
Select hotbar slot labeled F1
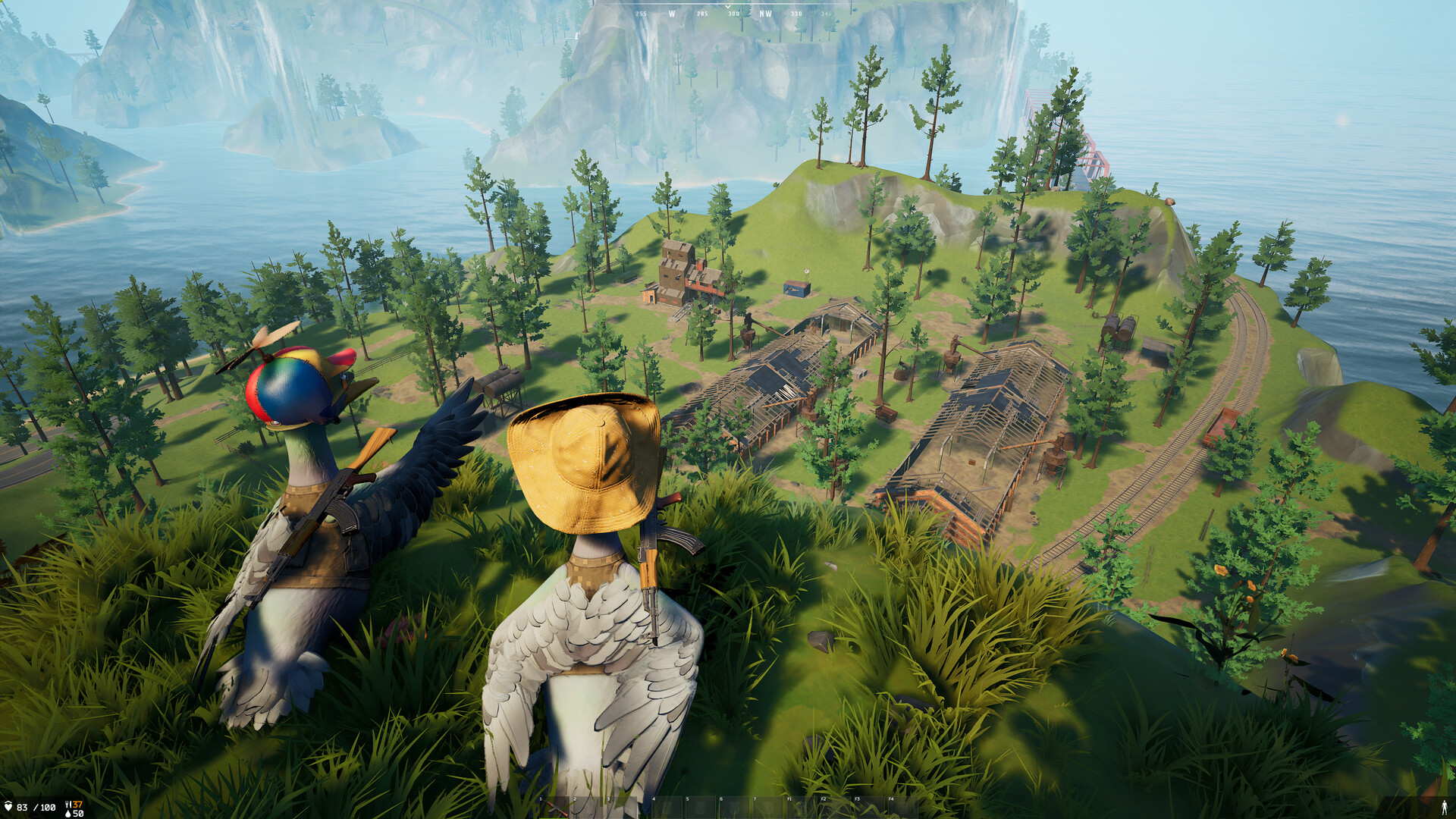802,807
